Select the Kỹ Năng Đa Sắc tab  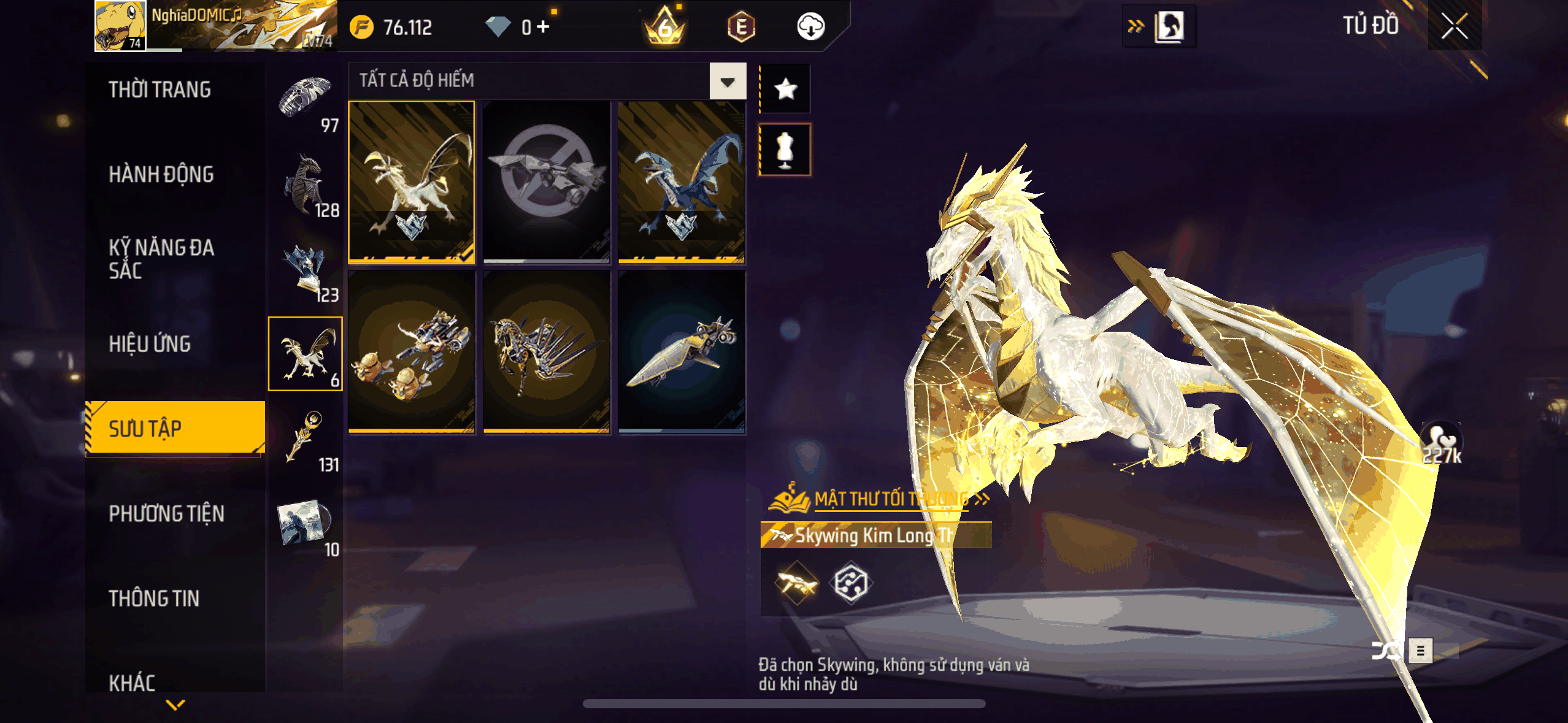click(161, 259)
